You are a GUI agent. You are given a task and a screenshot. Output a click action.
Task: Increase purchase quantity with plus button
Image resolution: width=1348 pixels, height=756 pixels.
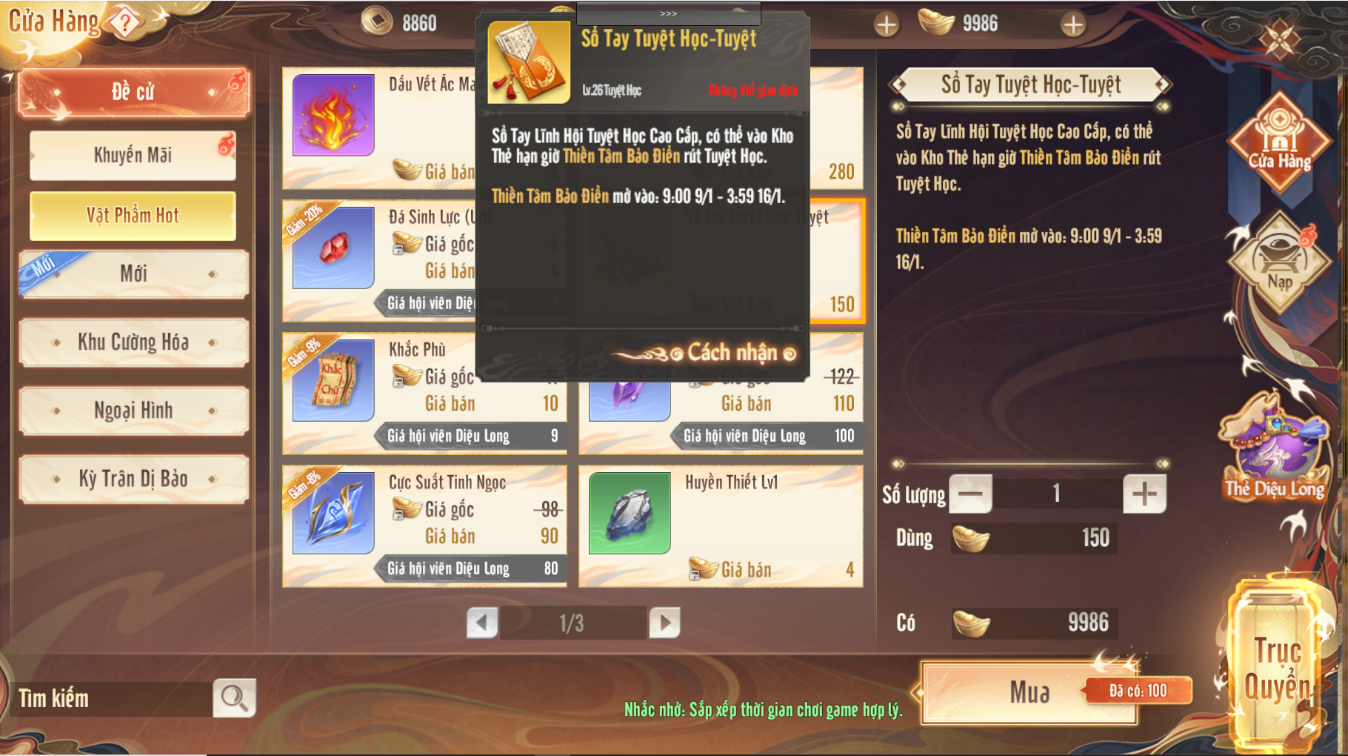point(1145,493)
